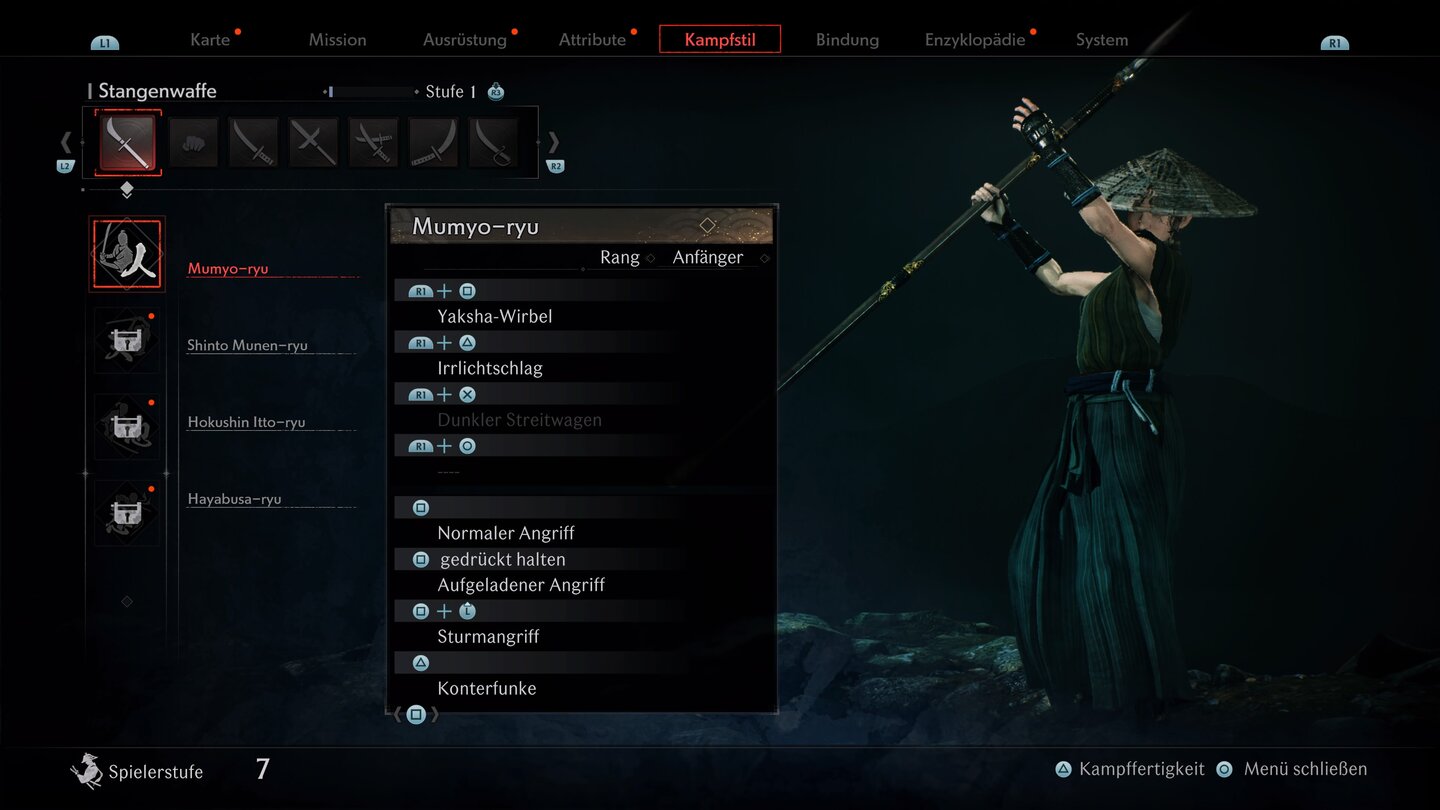This screenshot has width=1440, height=810.
Task: Switch to the System tab
Action: tap(1102, 40)
